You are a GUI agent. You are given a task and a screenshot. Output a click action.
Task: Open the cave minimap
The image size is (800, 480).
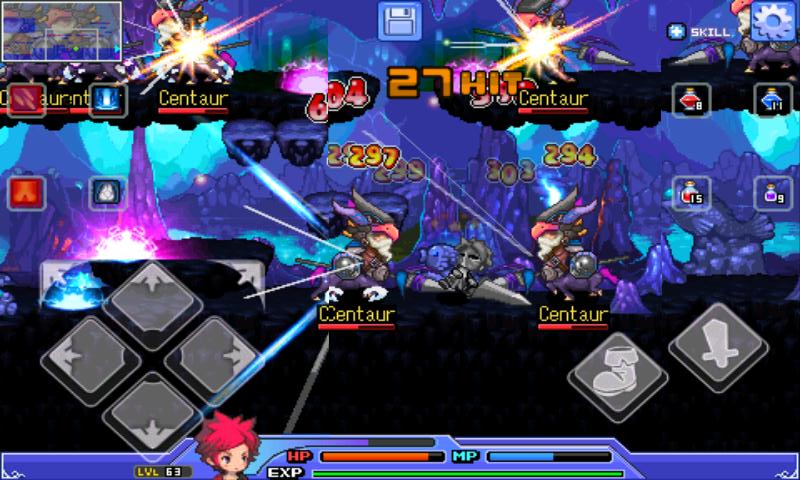click(x=61, y=31)
